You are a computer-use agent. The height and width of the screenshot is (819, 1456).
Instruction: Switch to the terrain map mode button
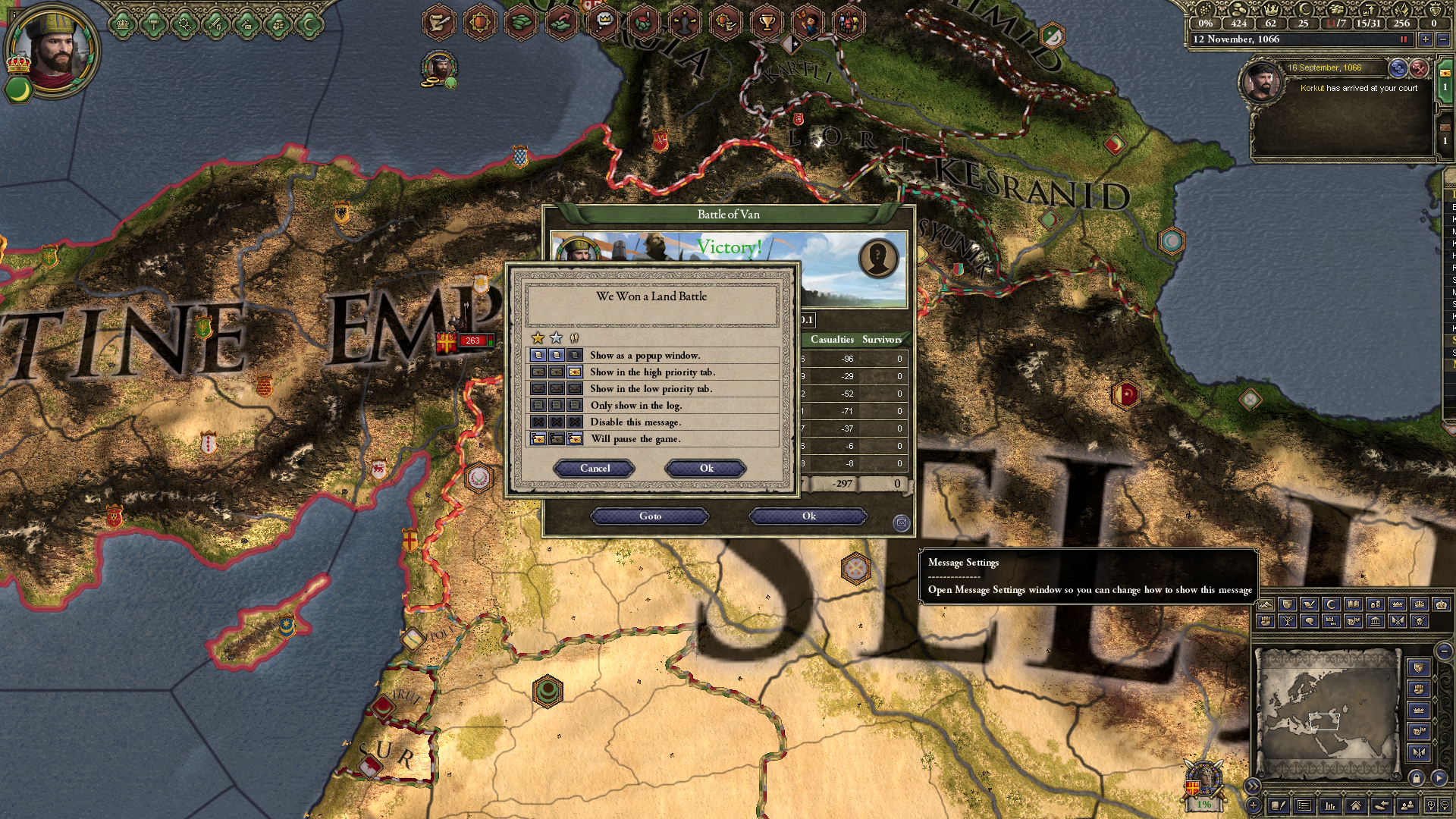click(x=1265, y=605)
